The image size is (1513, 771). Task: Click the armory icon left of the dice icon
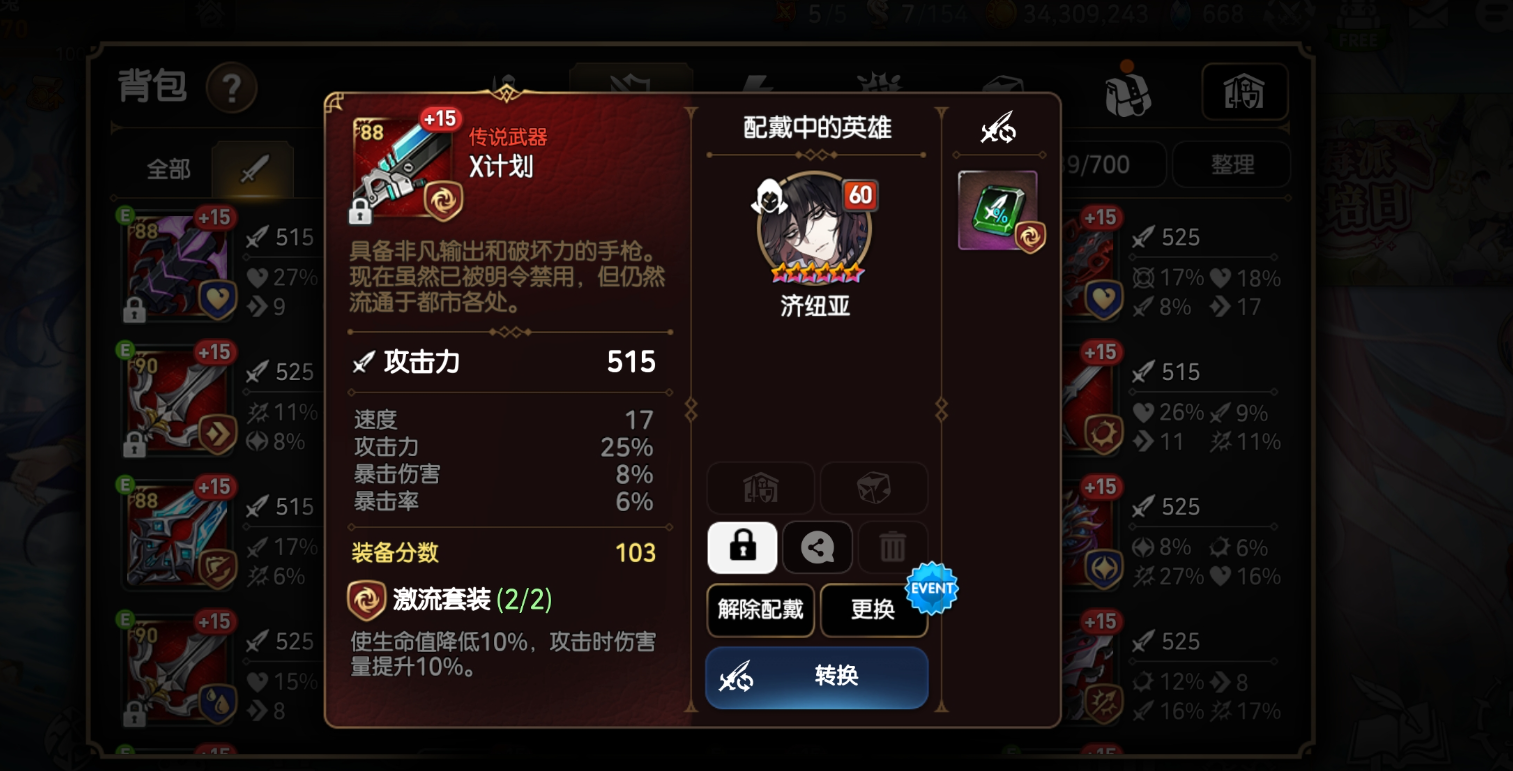click(760, 488)
